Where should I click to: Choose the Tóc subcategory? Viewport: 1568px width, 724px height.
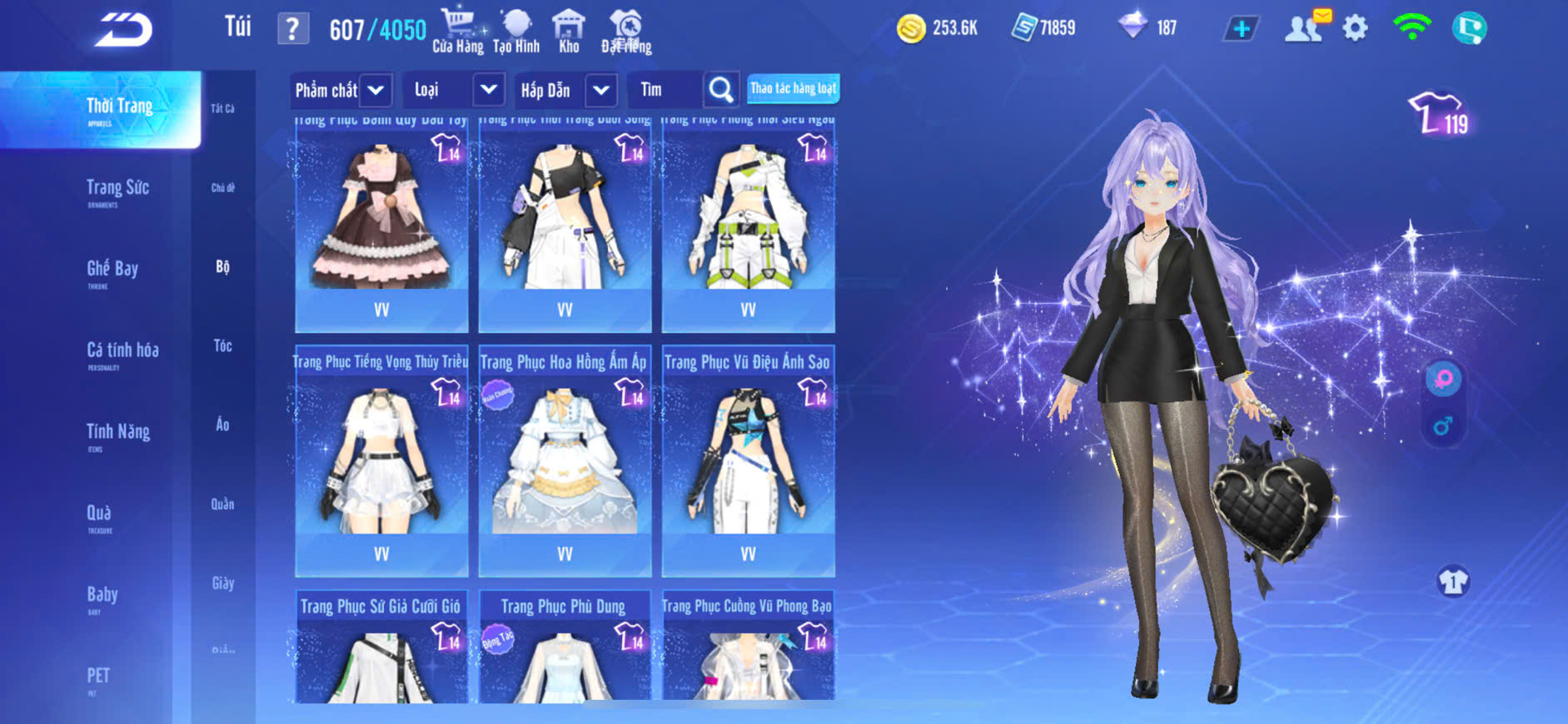point(222,345)
